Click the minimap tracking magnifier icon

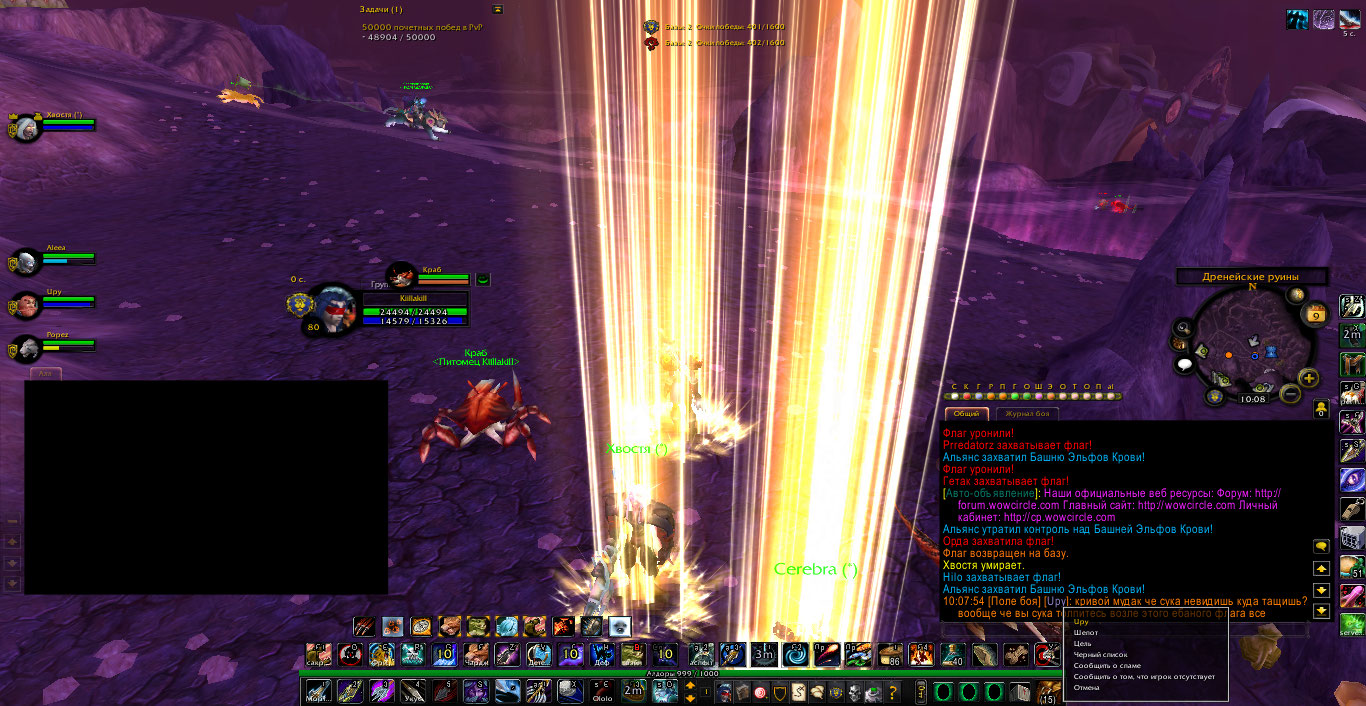[1183, 328]
